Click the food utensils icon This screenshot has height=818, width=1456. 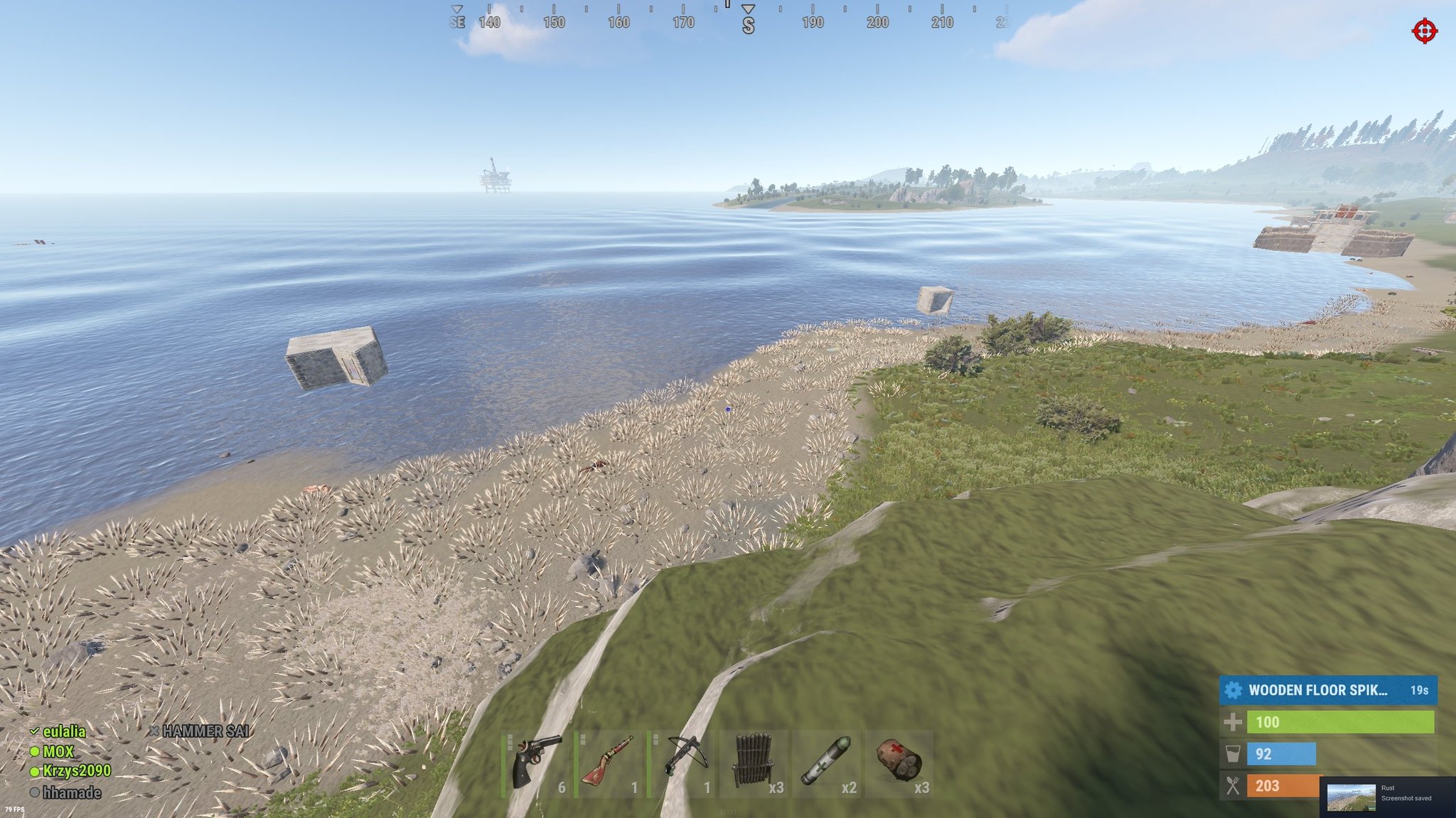1232,786
